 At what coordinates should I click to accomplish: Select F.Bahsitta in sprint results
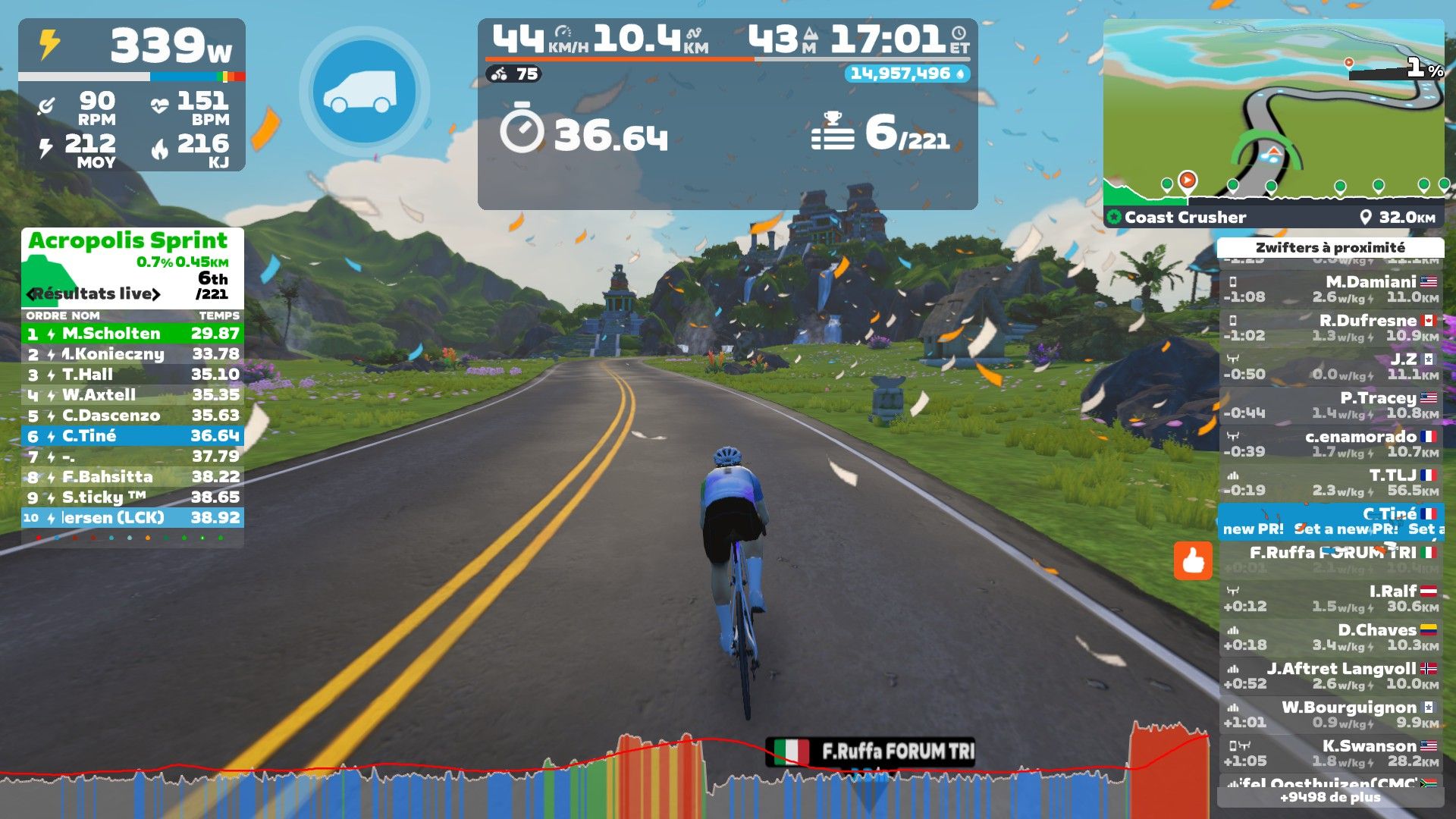(132, 477)
